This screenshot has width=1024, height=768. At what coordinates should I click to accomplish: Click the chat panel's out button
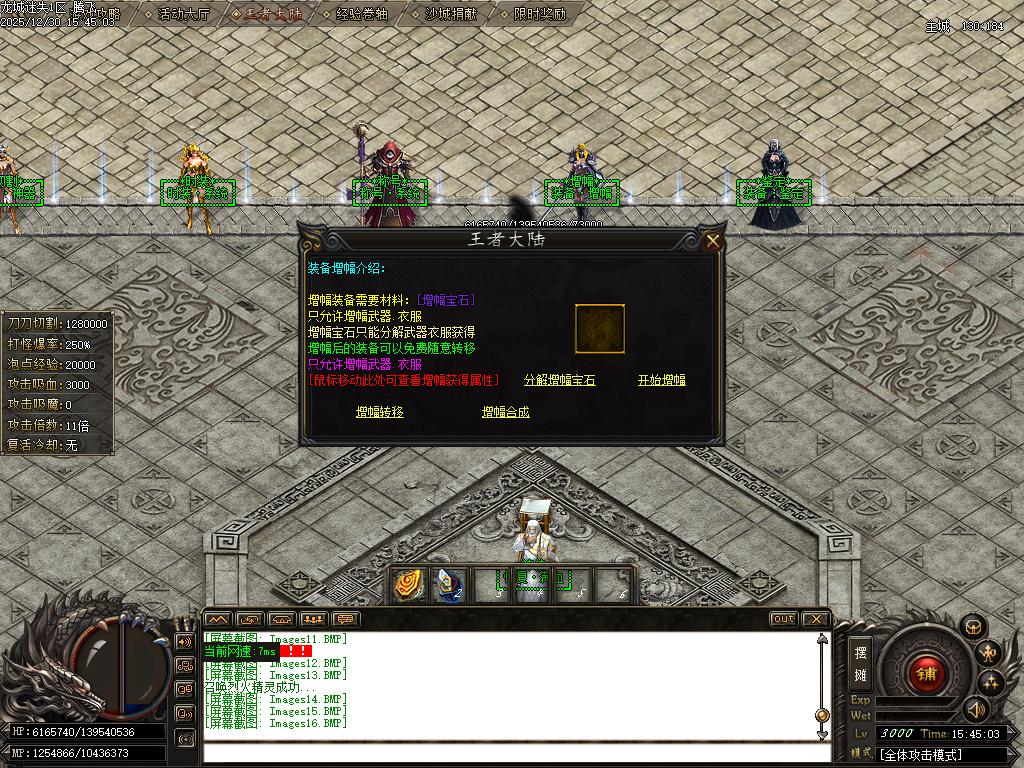coord(784,619)
